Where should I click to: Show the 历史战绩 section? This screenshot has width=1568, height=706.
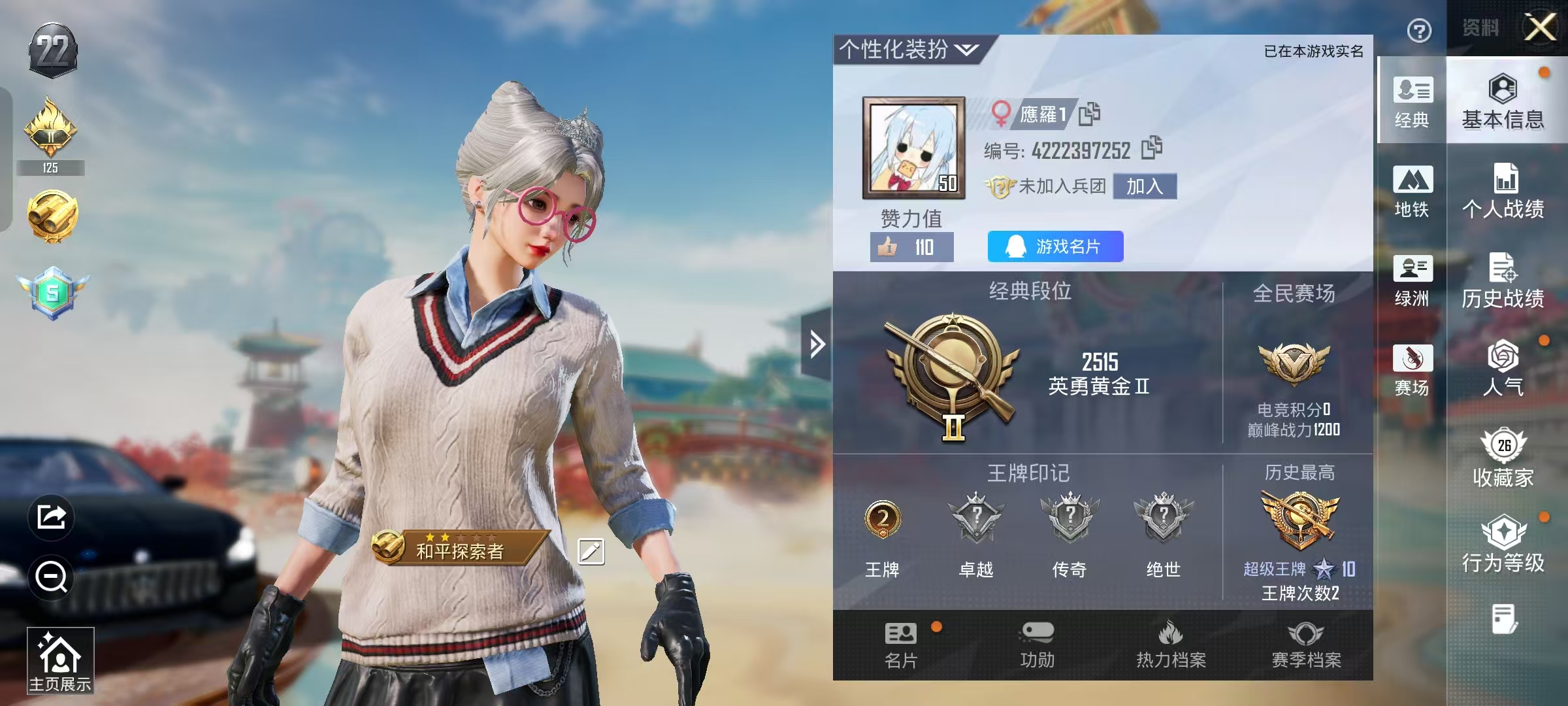tap(1503, 280)
